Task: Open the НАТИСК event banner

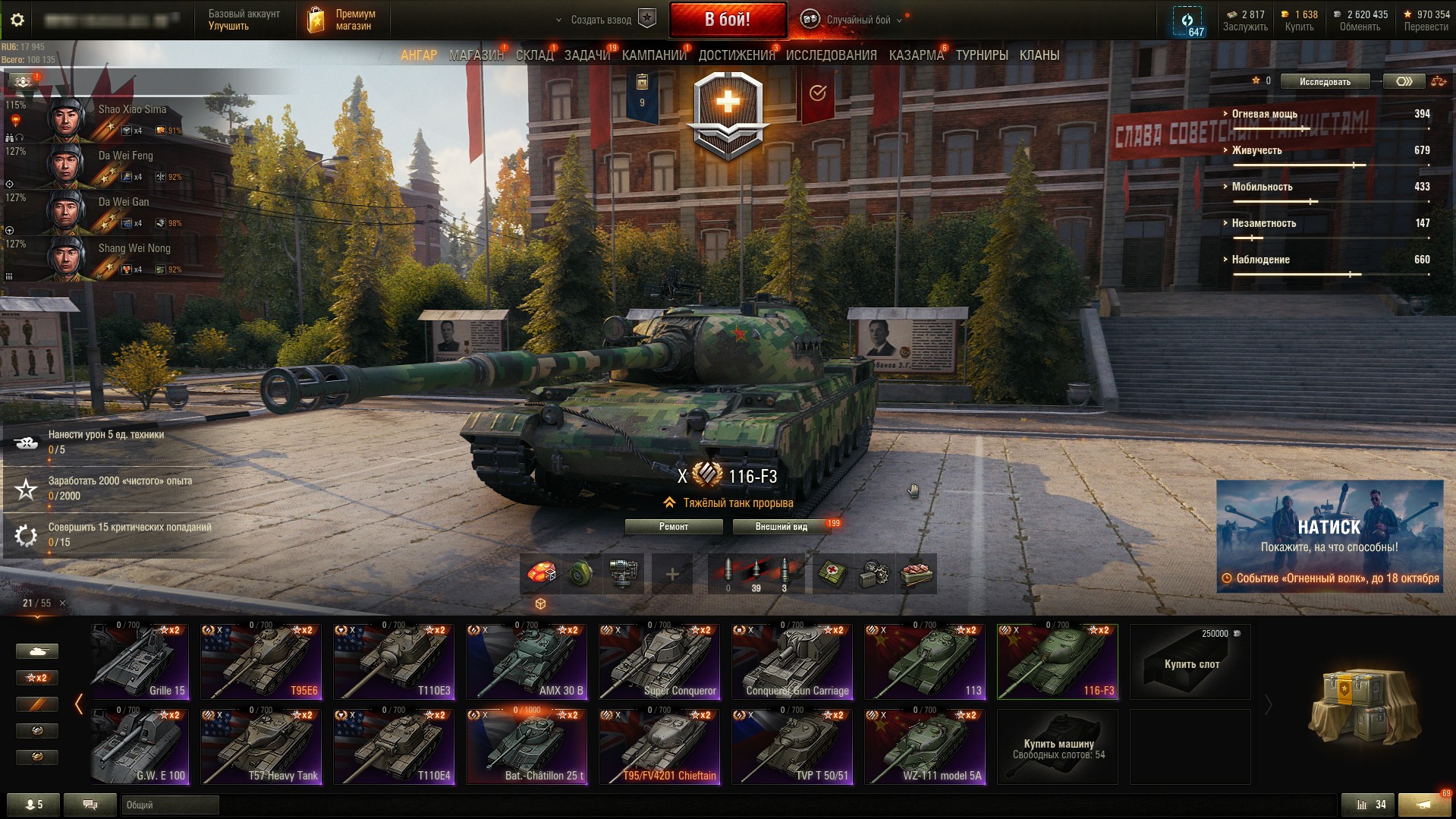Action: tap(1329, 536)
